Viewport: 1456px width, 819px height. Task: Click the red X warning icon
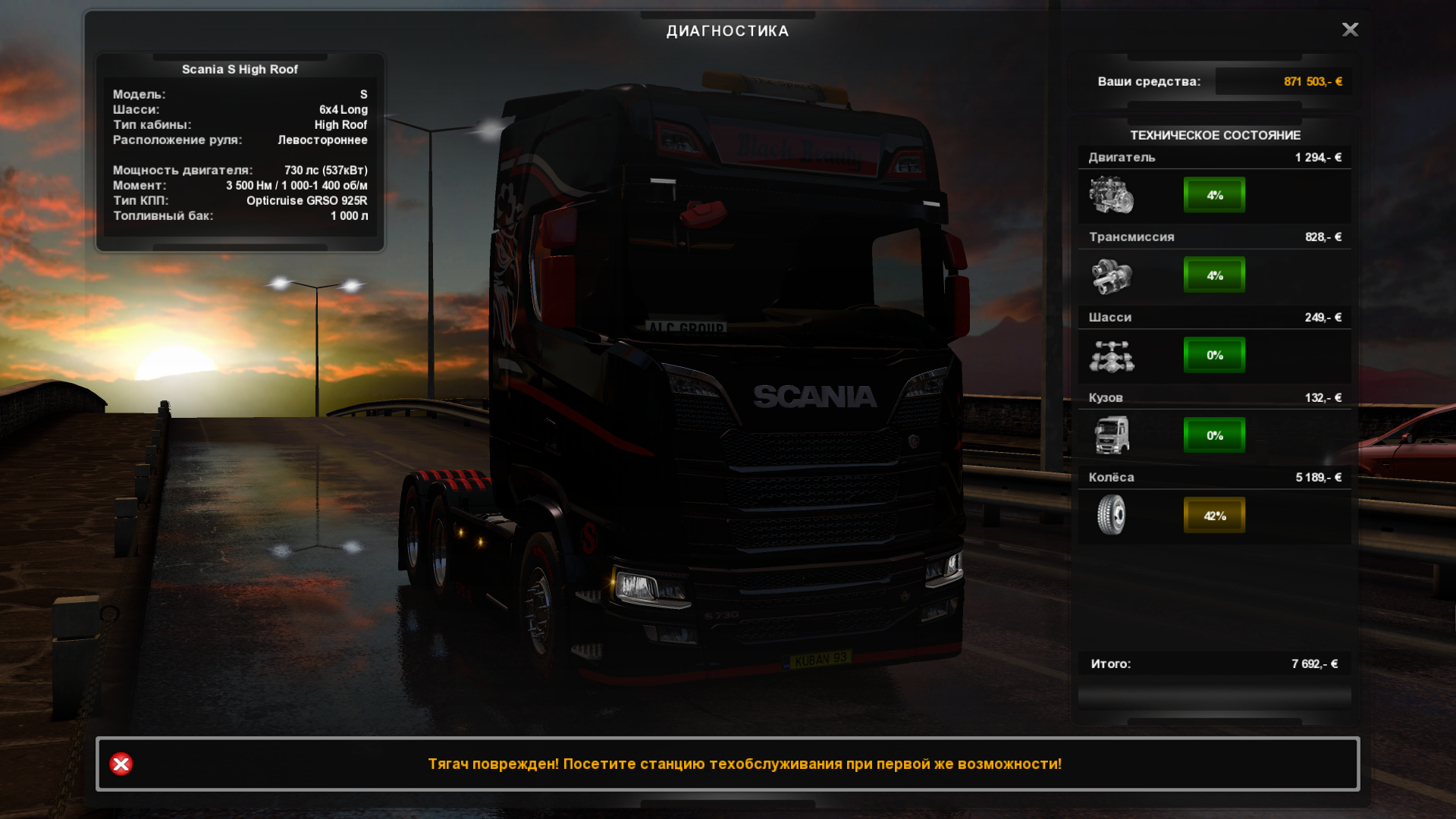pos(121,764)
